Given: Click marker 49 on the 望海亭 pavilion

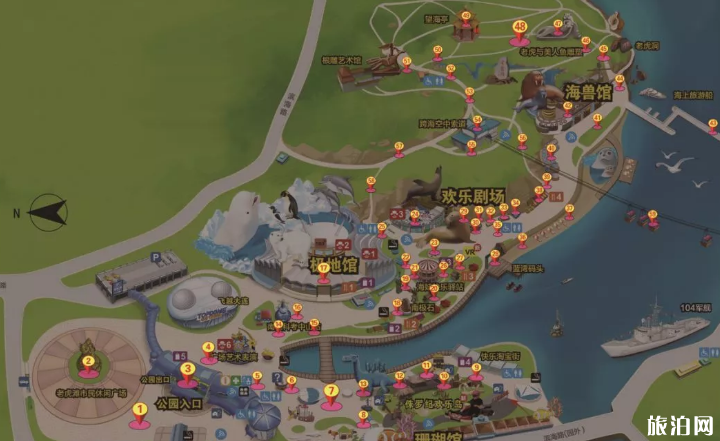Looking at the screenshot, I should click(466, 16).
